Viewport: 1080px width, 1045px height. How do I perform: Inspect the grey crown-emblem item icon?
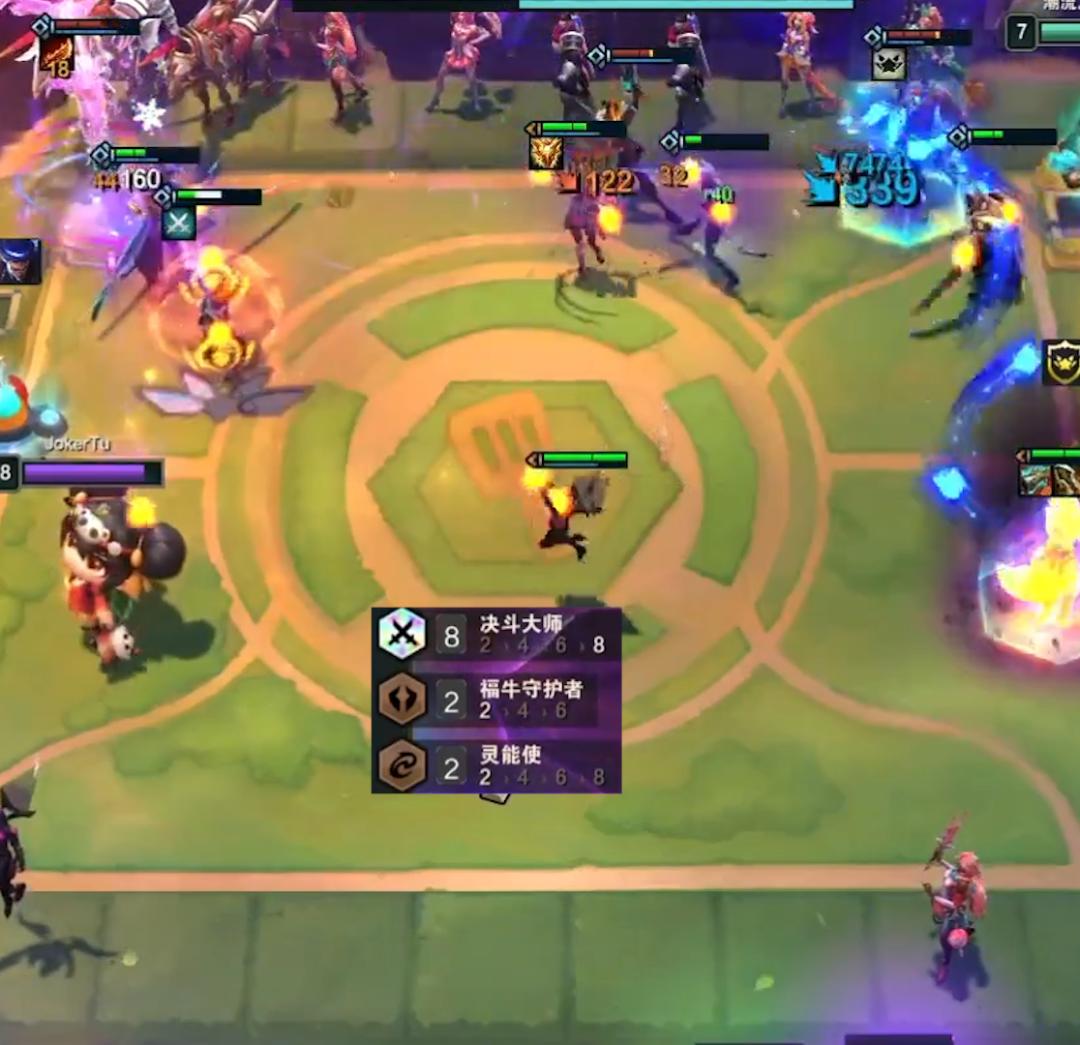888,64
